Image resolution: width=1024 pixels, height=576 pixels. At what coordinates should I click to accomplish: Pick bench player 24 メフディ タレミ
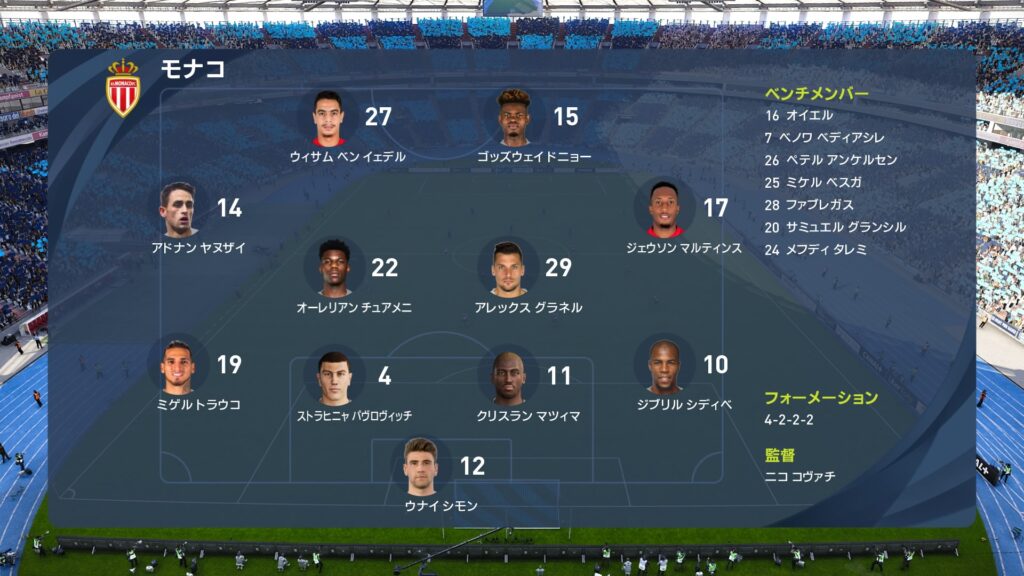815,250
